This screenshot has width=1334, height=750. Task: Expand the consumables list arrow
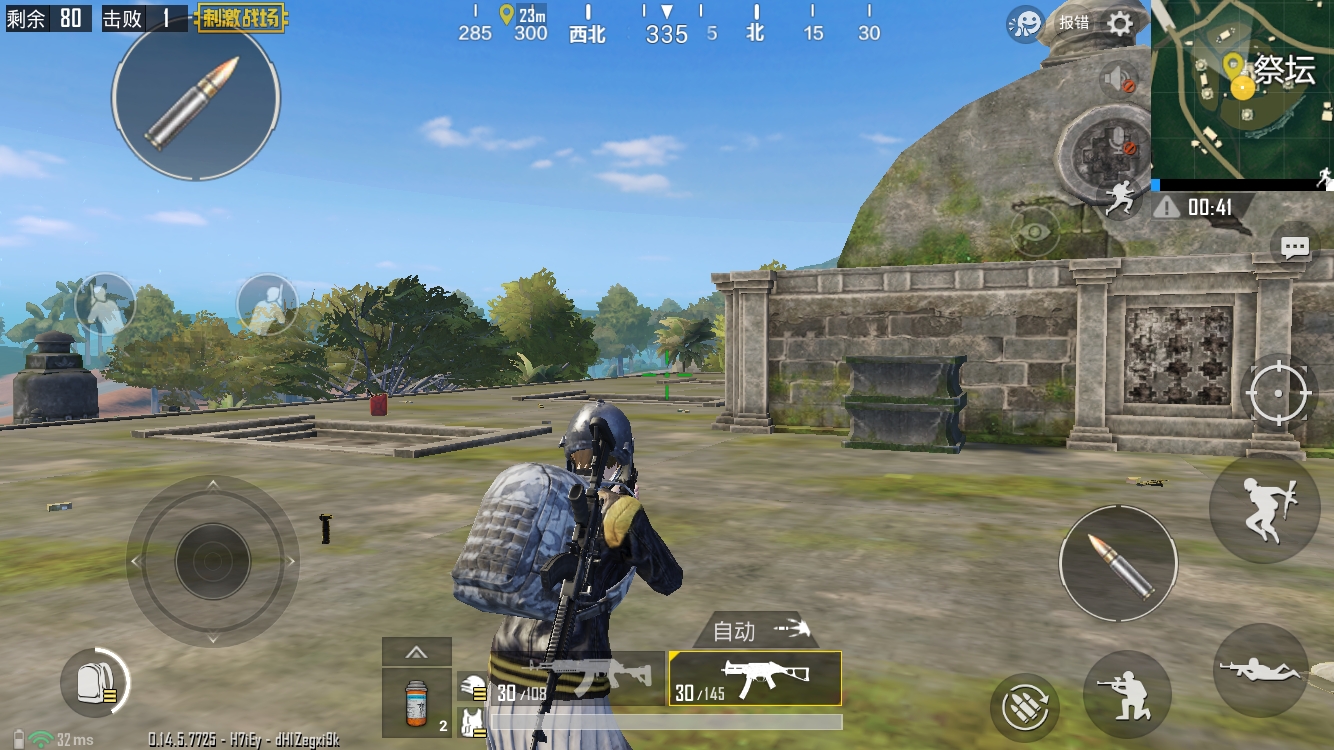(416, 653)
